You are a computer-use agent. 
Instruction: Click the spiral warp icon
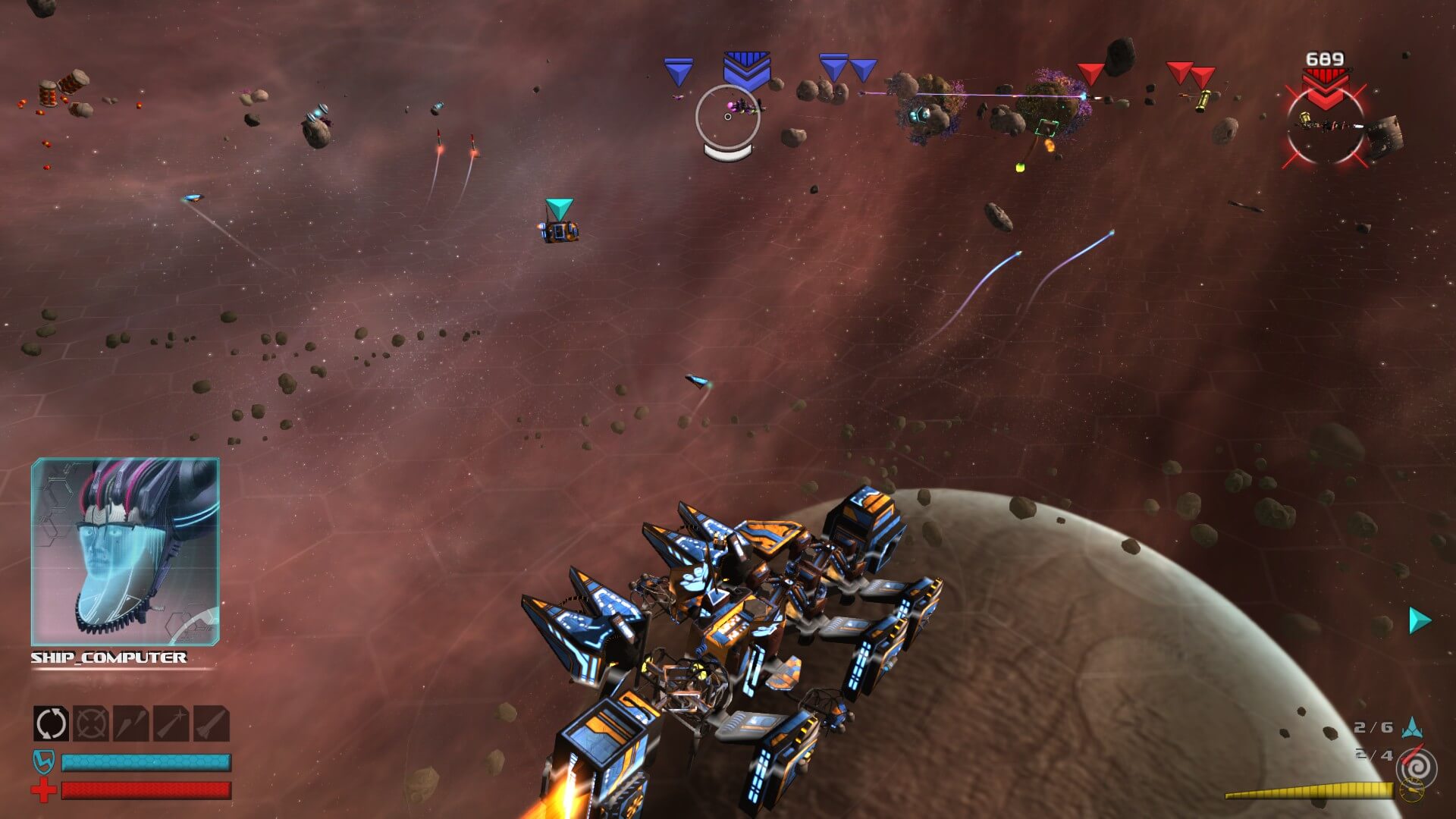(x=1415, y=768)
